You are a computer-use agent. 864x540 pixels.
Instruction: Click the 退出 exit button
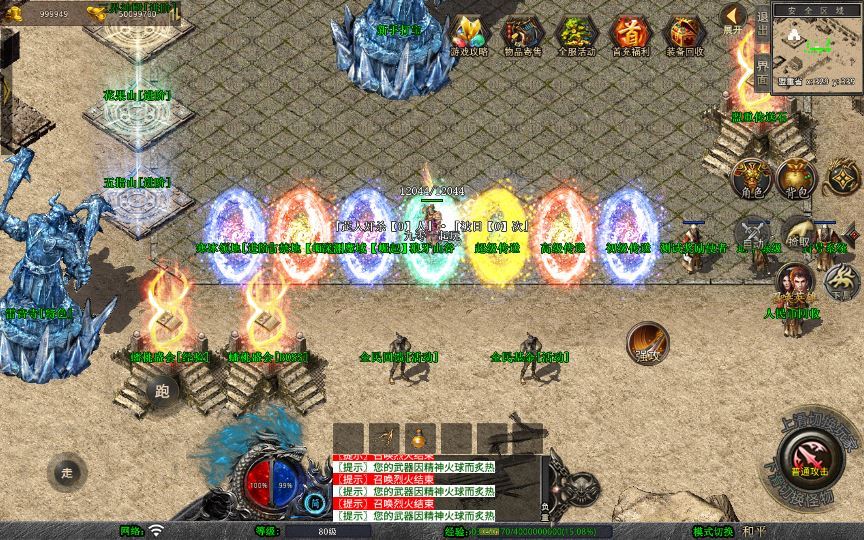tap(762, 27)
